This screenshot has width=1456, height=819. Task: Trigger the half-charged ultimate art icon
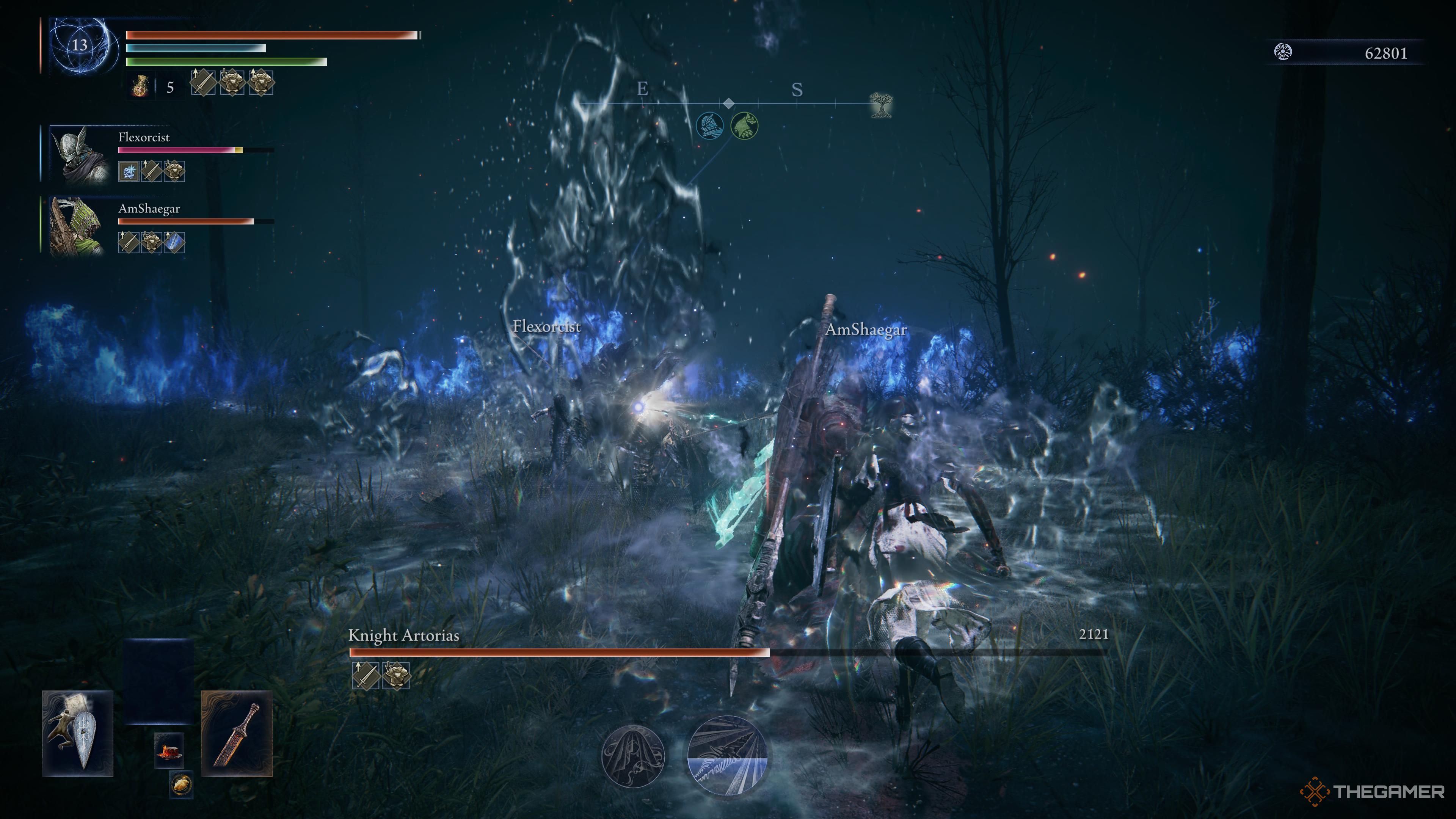click(727, 756)
